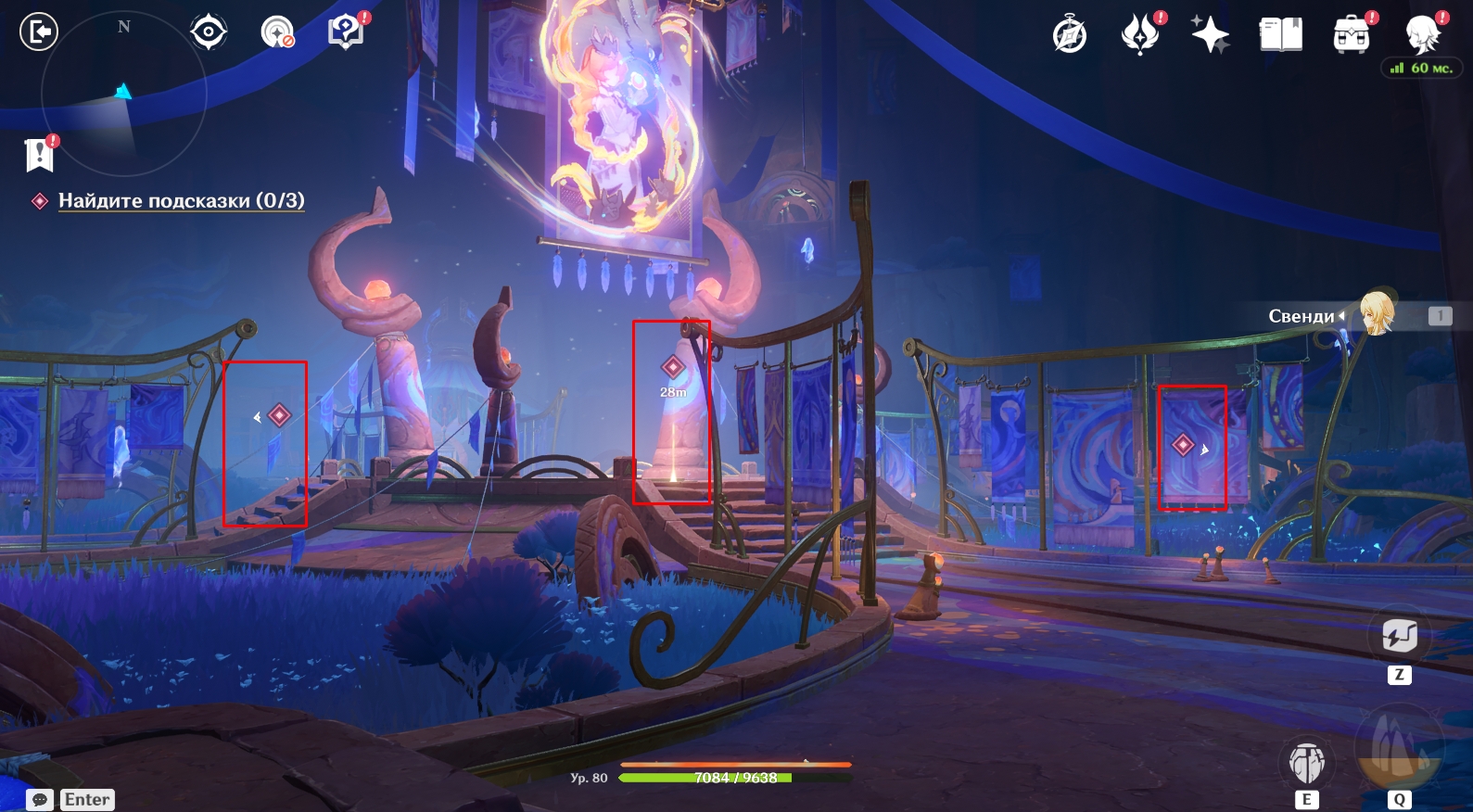Open the backpack inventory
Viewport: 1473px width, 812px height.
coord(1351,35)
